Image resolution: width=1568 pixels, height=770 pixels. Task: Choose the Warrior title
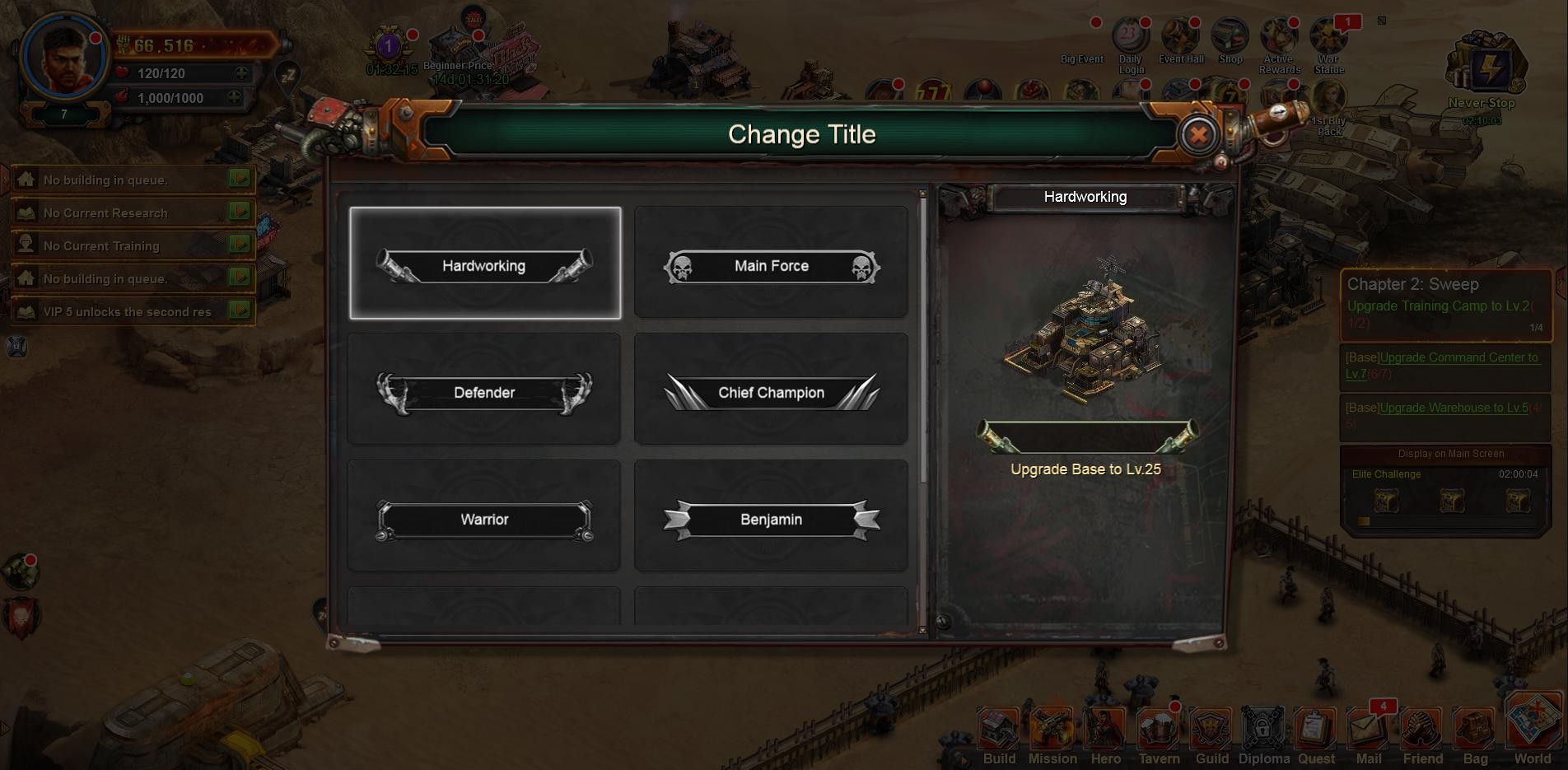(484, 517)
